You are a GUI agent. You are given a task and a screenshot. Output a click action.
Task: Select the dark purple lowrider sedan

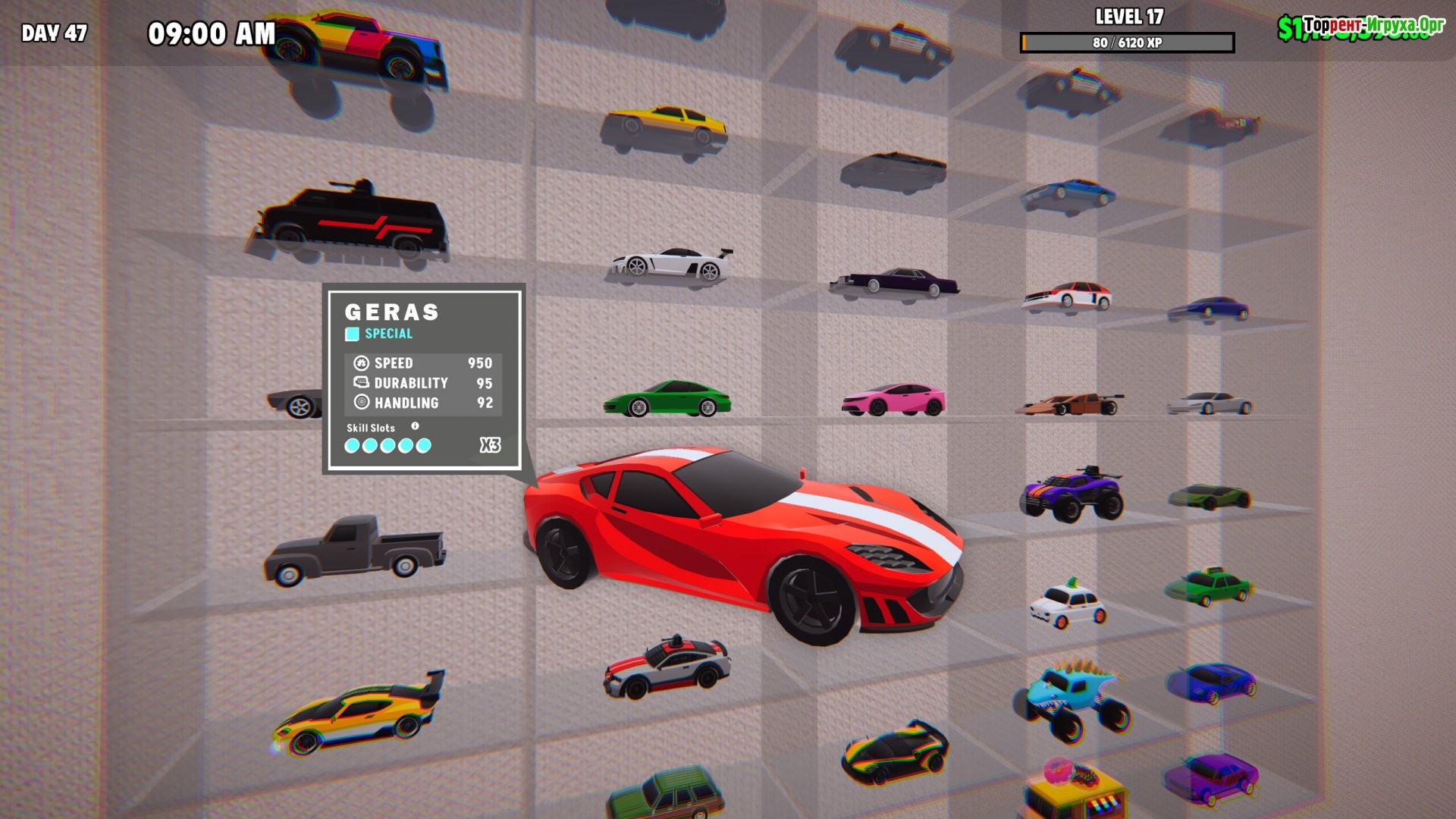[x=895, y=281]
